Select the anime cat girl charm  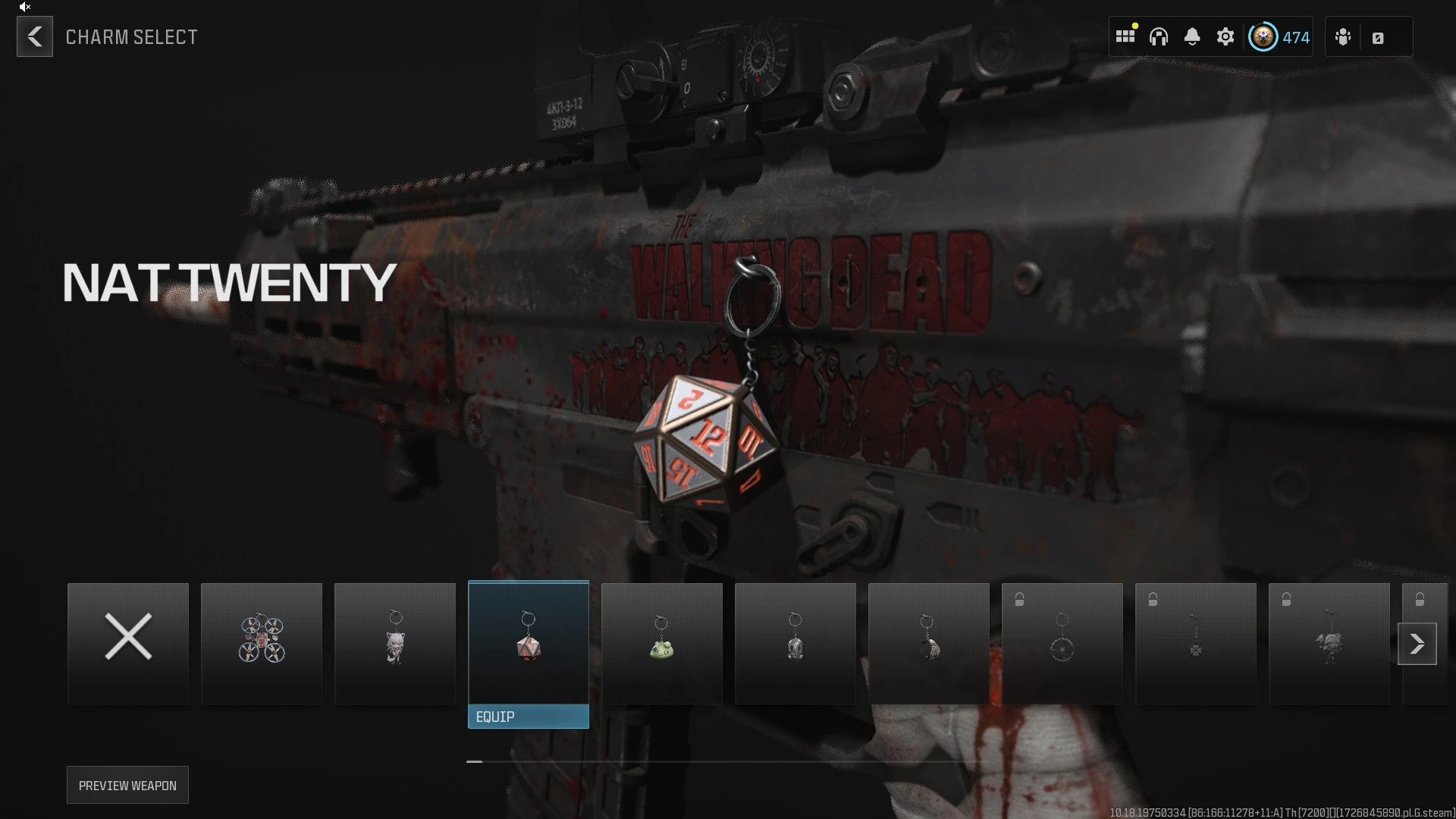pos(394,645)
